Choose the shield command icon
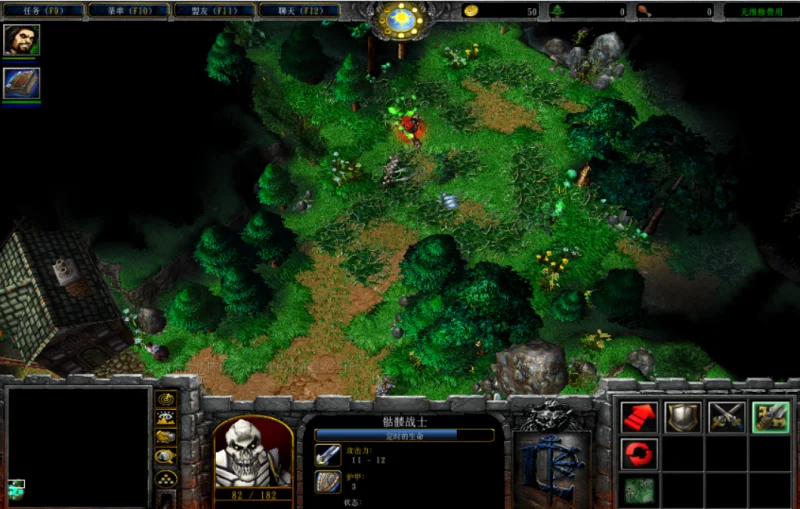 [x=682, y=417]
